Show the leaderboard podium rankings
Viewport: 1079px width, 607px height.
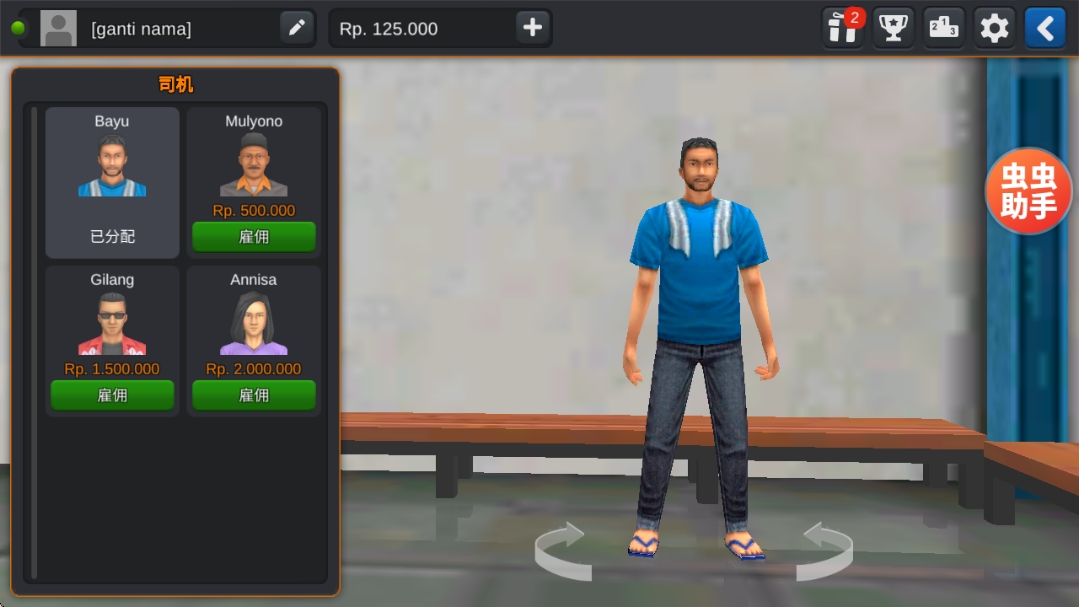tap(944, 28)
